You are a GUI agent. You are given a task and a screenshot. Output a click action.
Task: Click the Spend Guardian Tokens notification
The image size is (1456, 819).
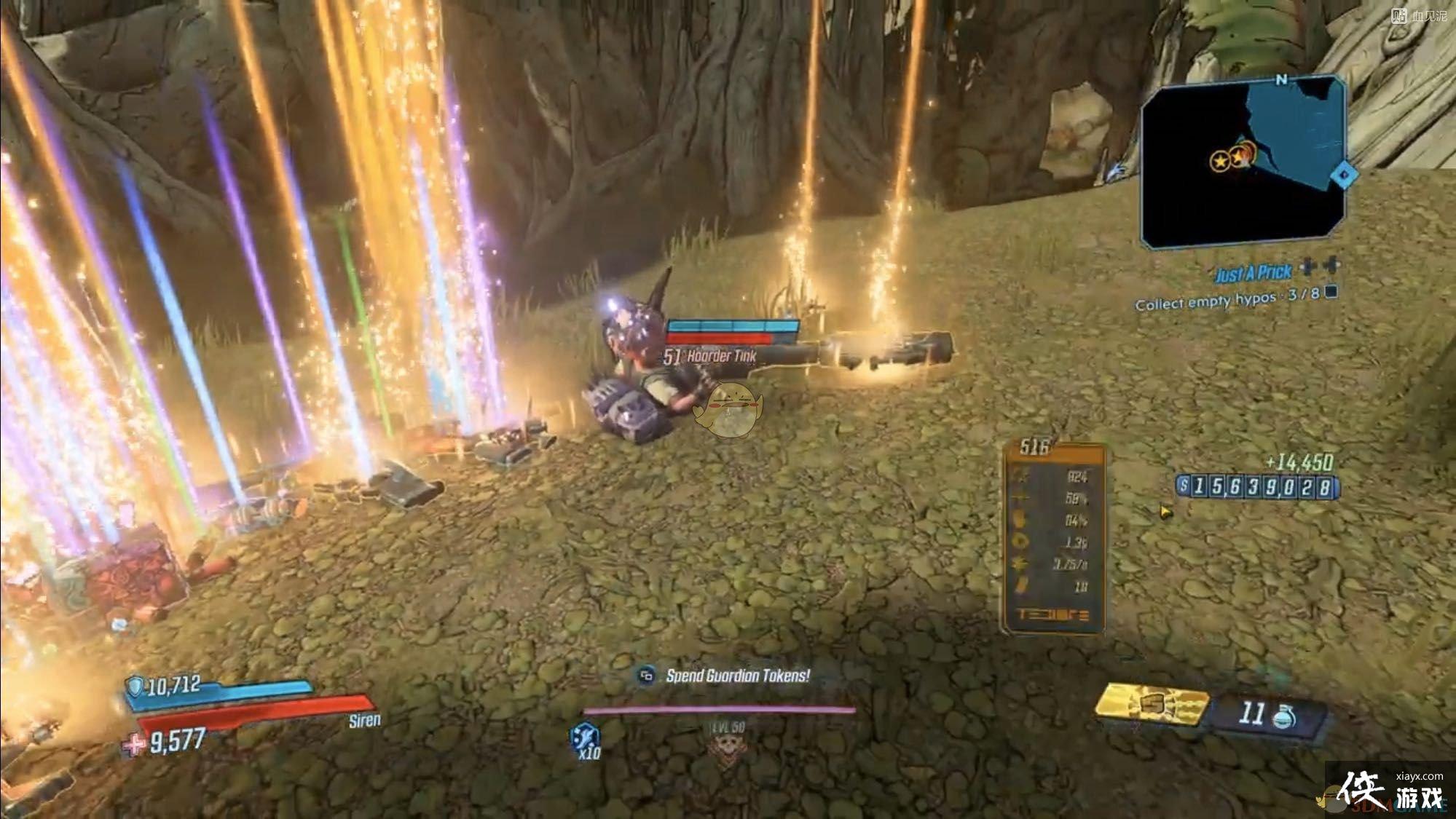[736, 676]
